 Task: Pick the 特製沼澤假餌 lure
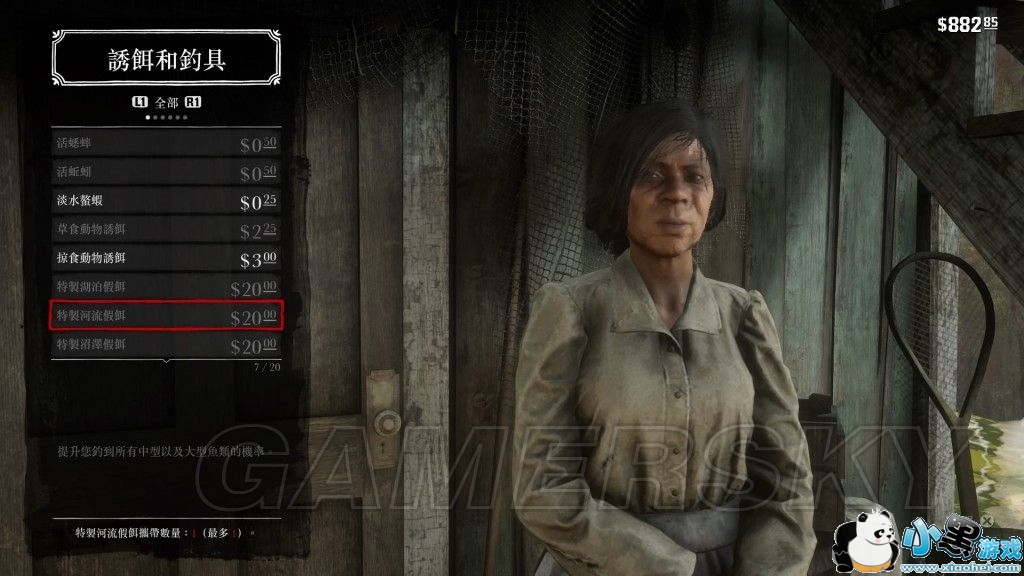[x=166, y=345]
